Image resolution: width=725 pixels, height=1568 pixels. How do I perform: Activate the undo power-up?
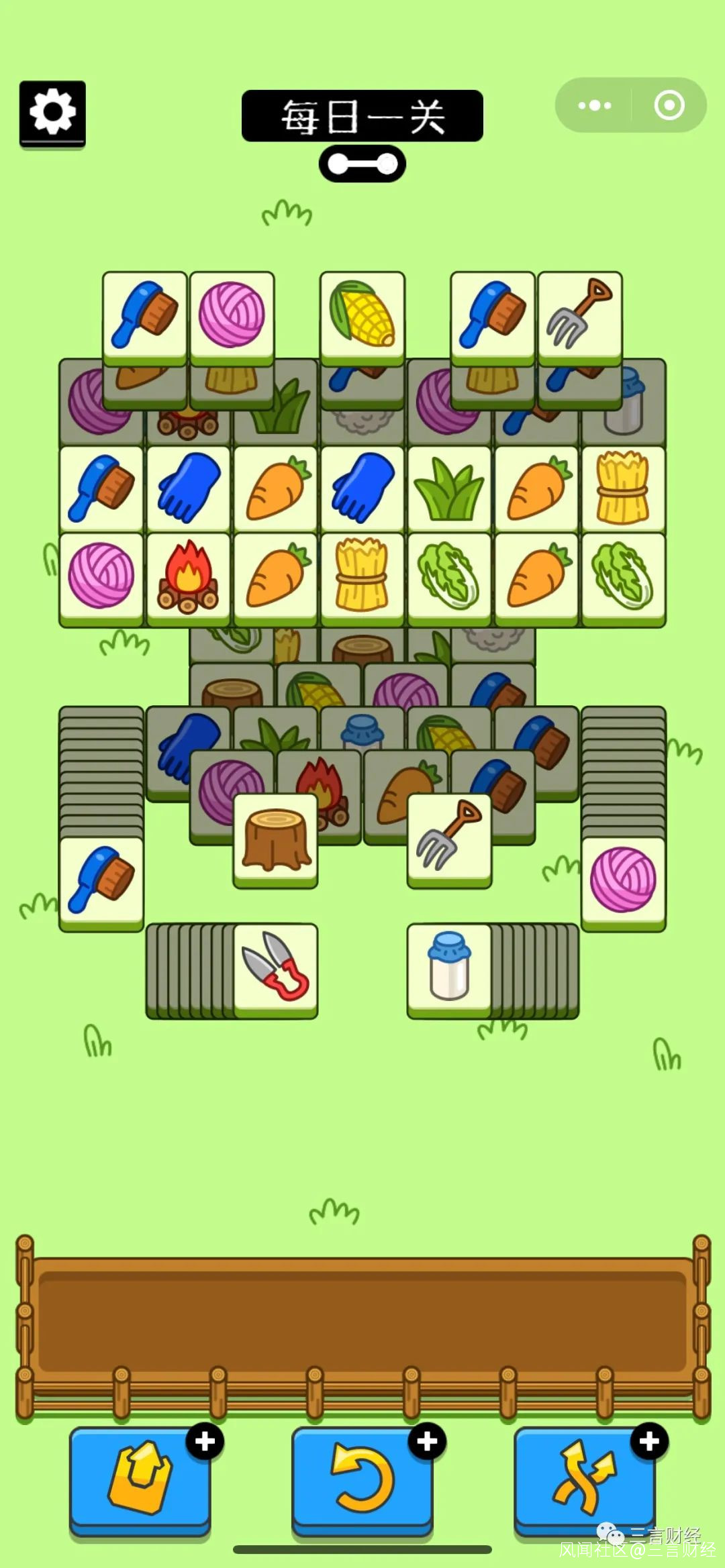coord(362,1478)
